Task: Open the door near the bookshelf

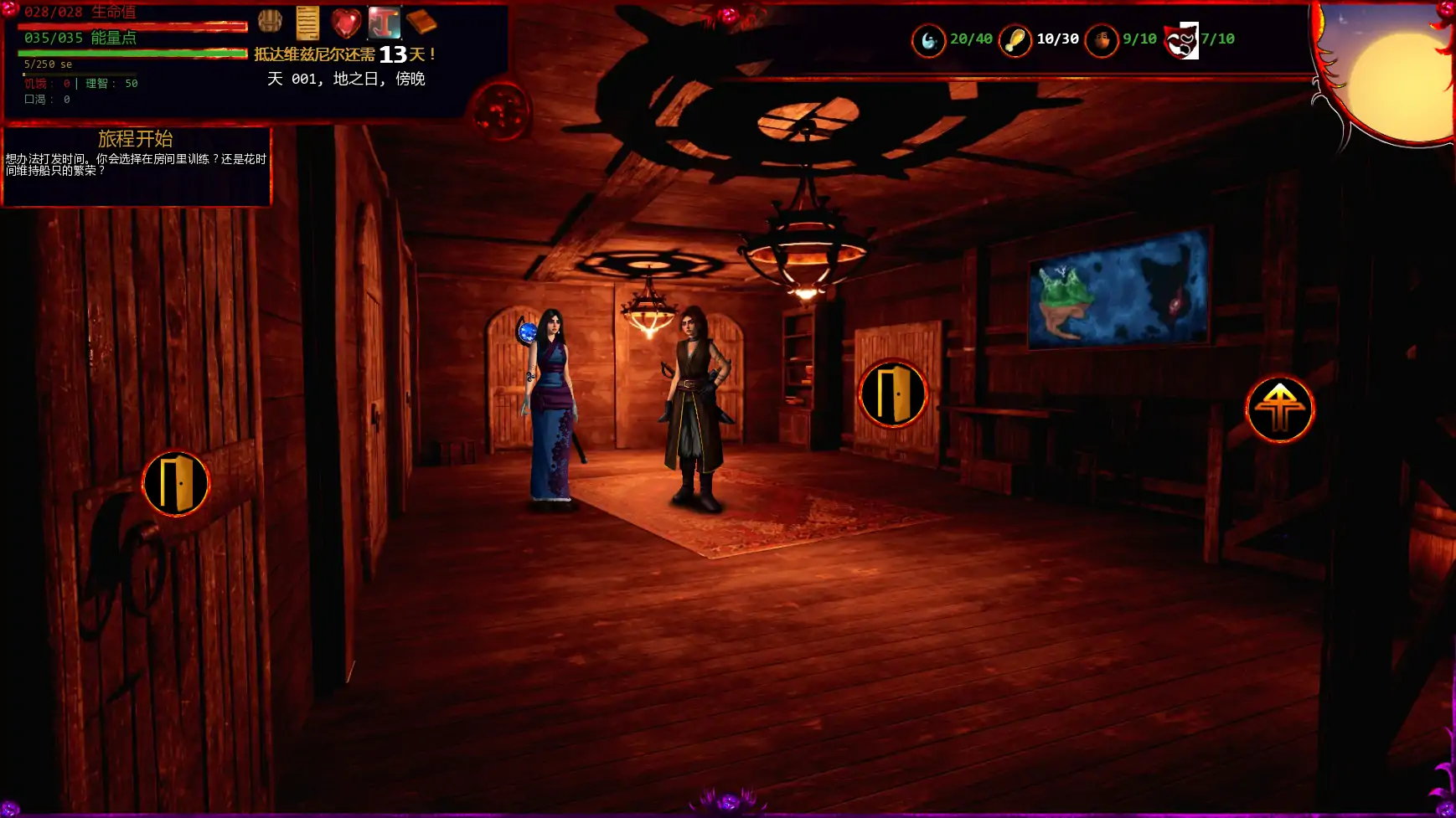Action: pos(894,394)
